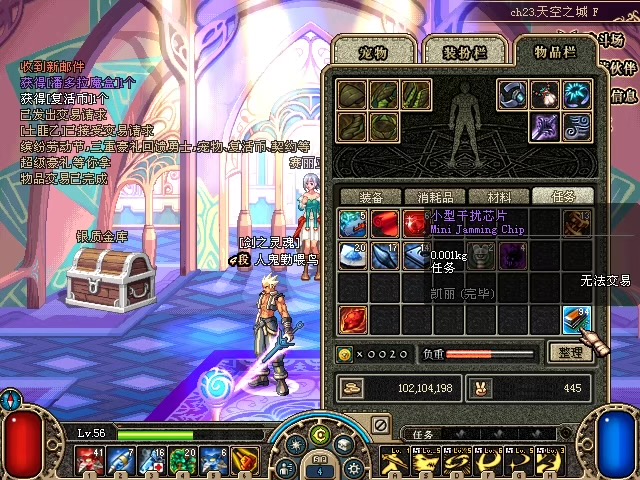Click the 整理 sort button
Image resolution: width=640 pixels, height=480 pixels.
point(568,352)
